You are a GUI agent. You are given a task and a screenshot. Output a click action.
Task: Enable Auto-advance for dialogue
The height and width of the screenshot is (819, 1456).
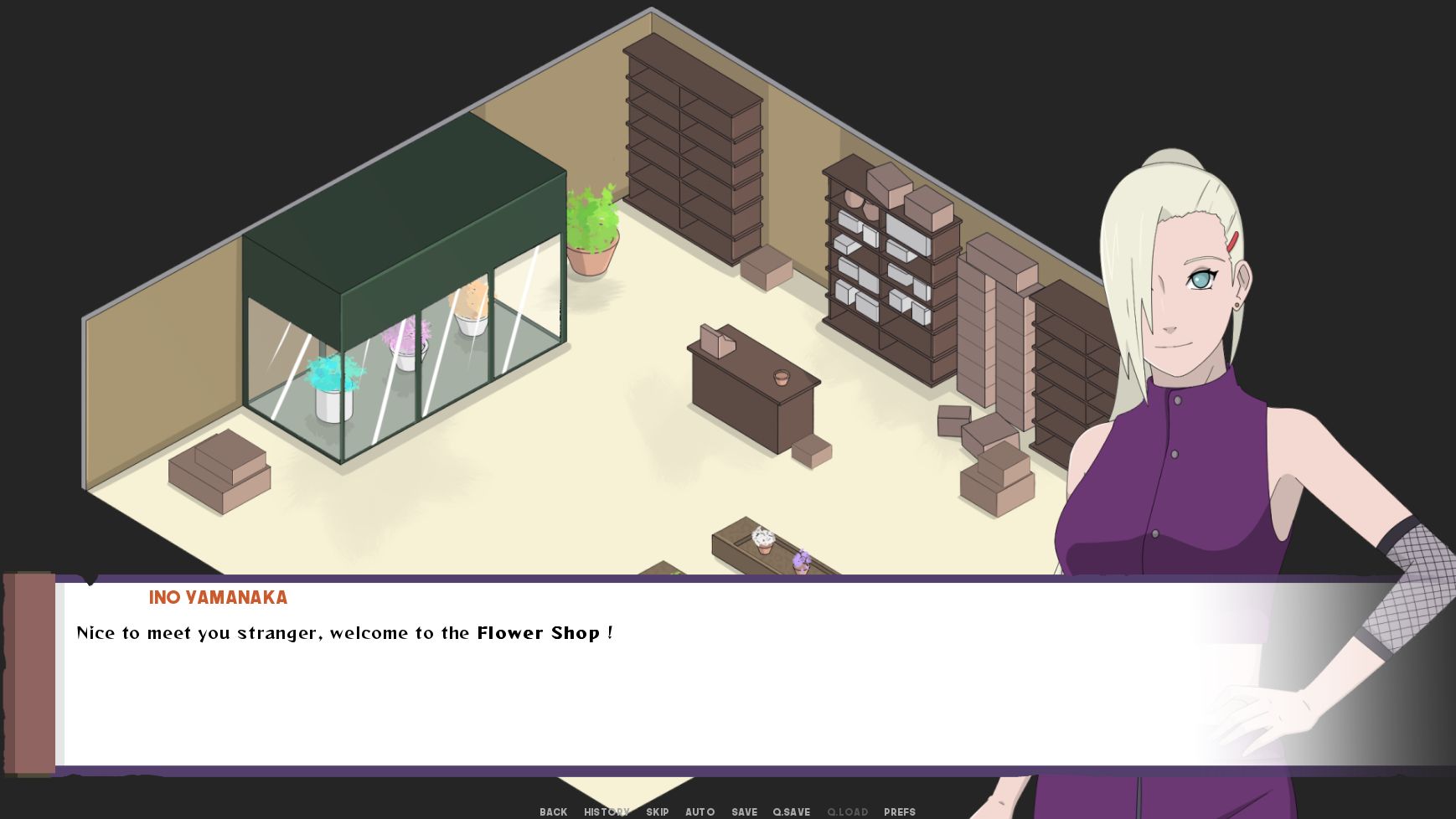click(700, 811)
